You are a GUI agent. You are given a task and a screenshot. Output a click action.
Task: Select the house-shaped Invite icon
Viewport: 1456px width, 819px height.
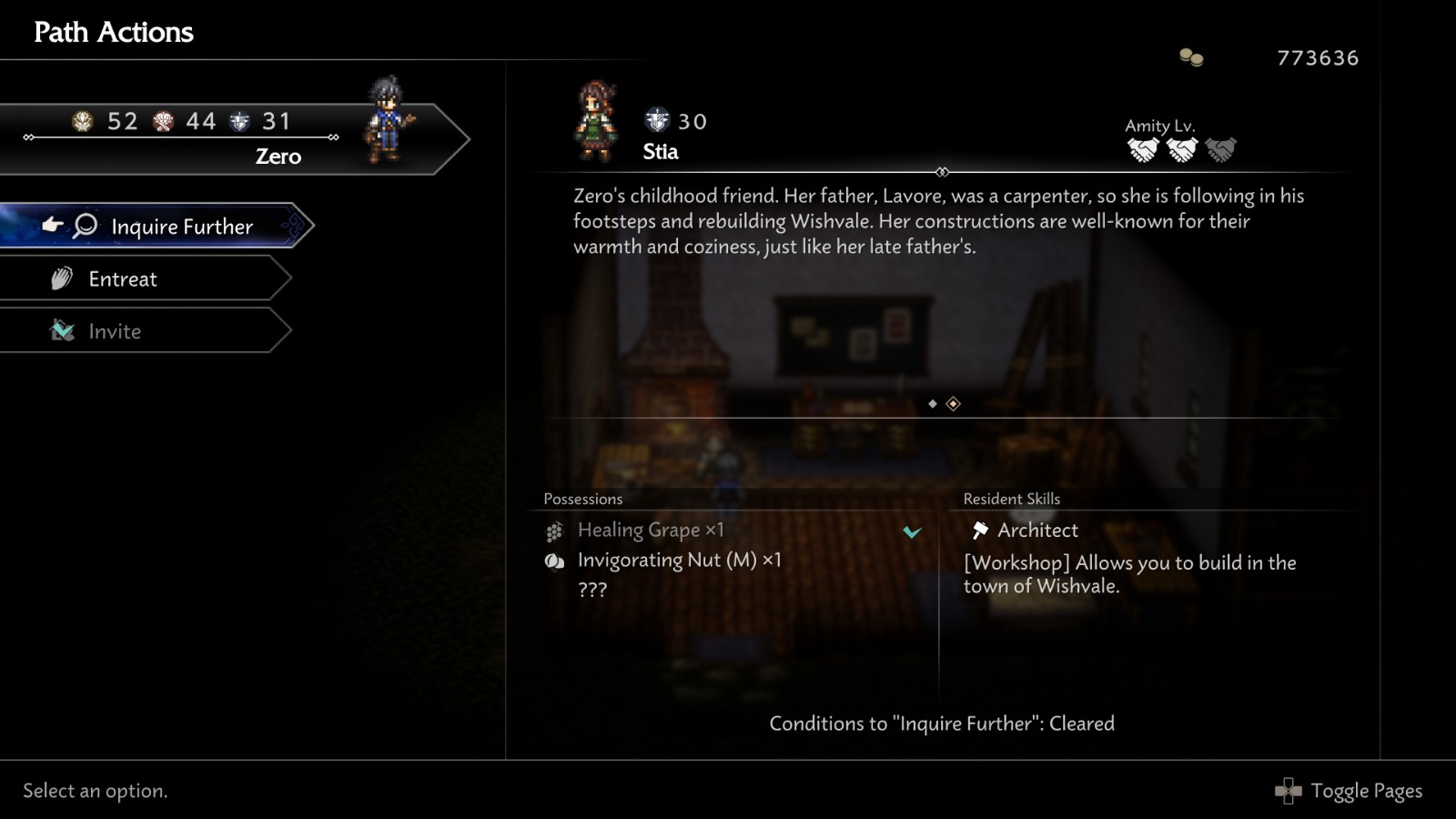click(x=62, y=331)
